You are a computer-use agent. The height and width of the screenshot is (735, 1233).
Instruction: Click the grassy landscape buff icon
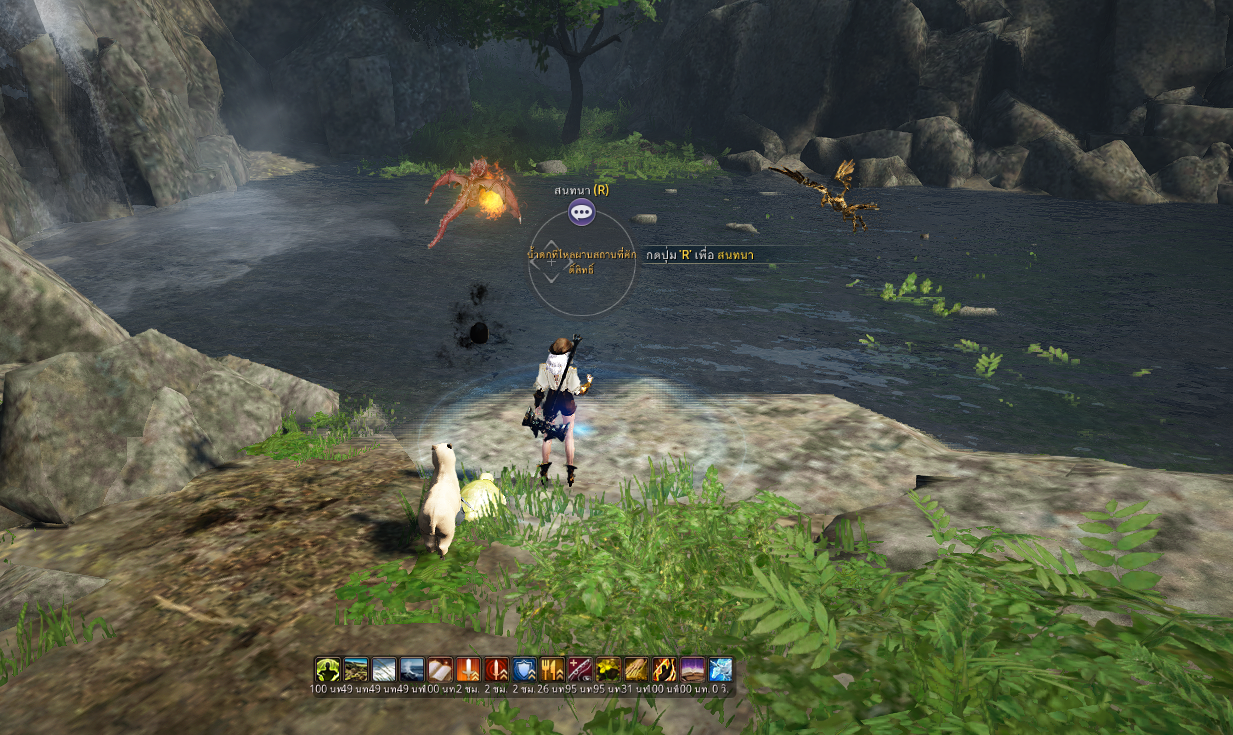pyautogui.click(x=356, y=669)
